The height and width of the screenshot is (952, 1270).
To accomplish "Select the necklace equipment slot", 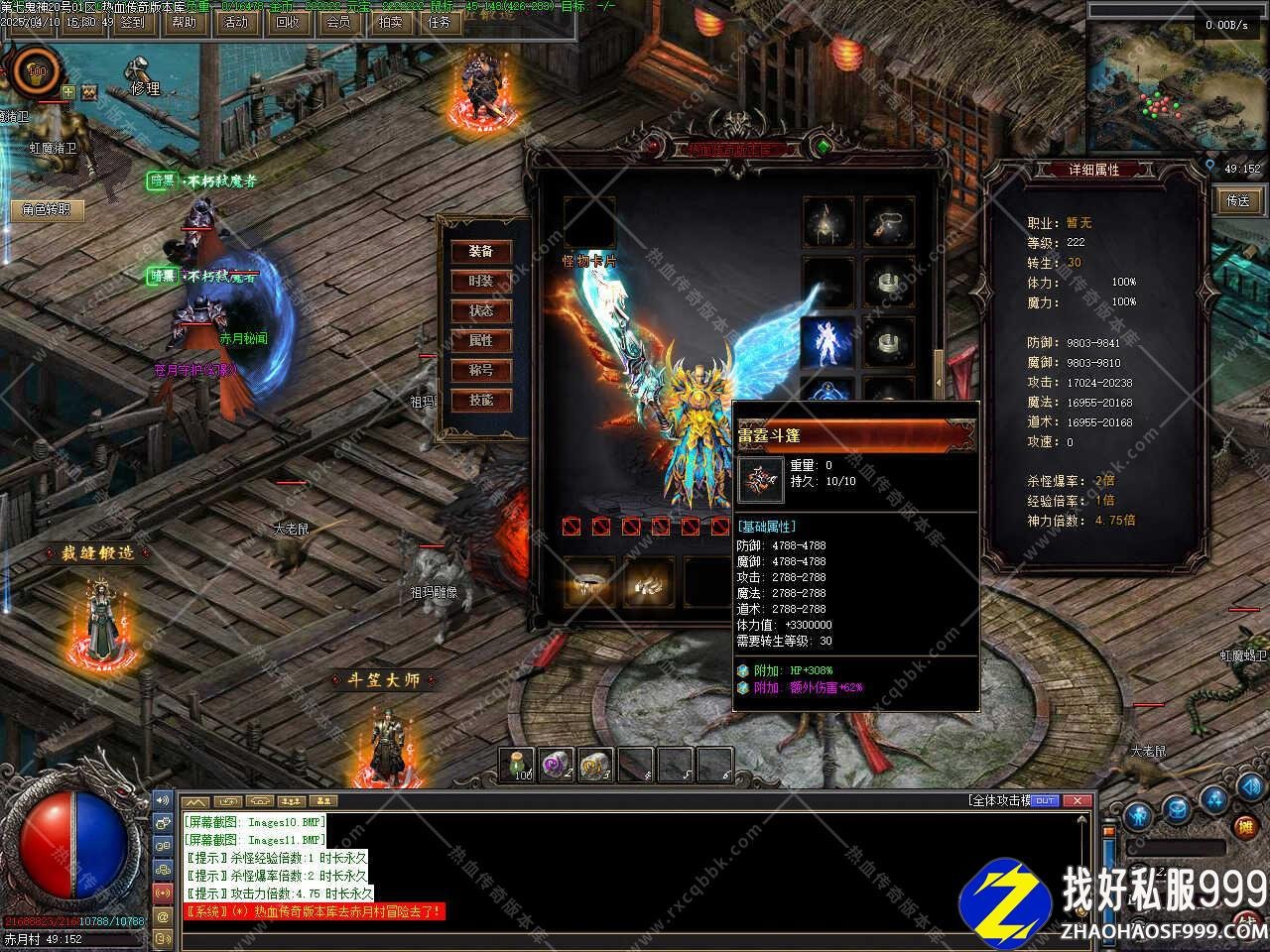I will tap(888, 222).
